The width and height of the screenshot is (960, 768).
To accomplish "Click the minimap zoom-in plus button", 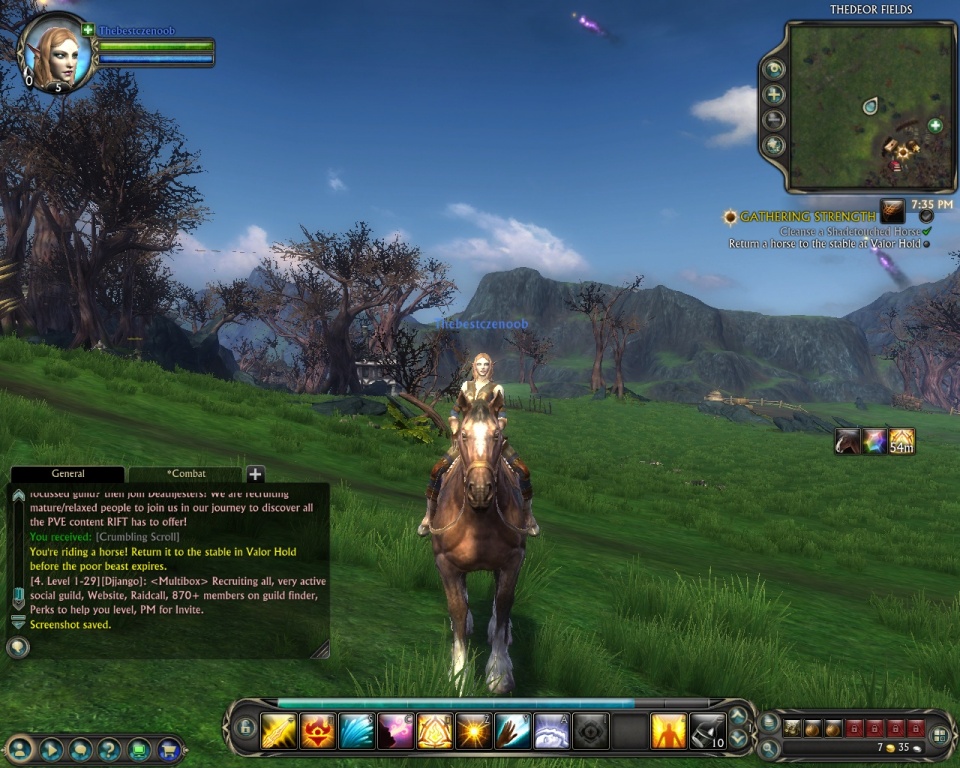I will [x=773, y=95].
